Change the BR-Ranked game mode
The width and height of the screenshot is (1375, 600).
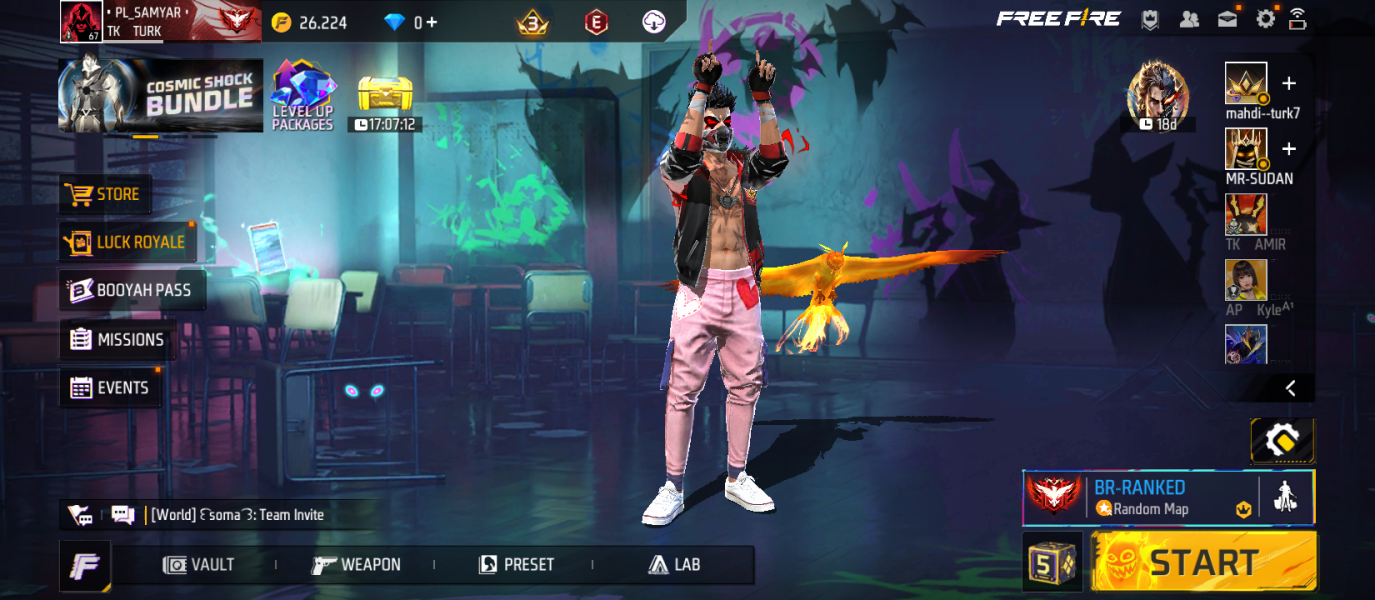pos(1150,497)
